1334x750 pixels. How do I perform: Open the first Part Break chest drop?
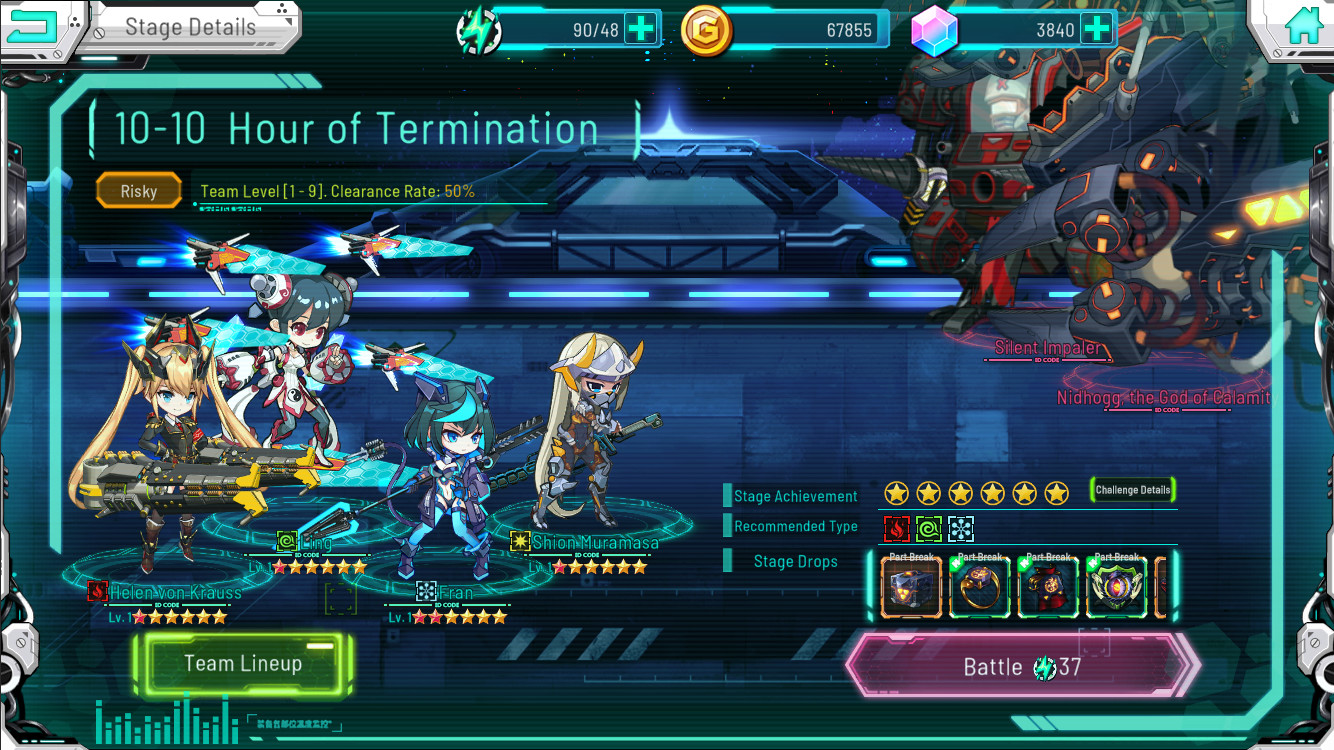(911, 587)
